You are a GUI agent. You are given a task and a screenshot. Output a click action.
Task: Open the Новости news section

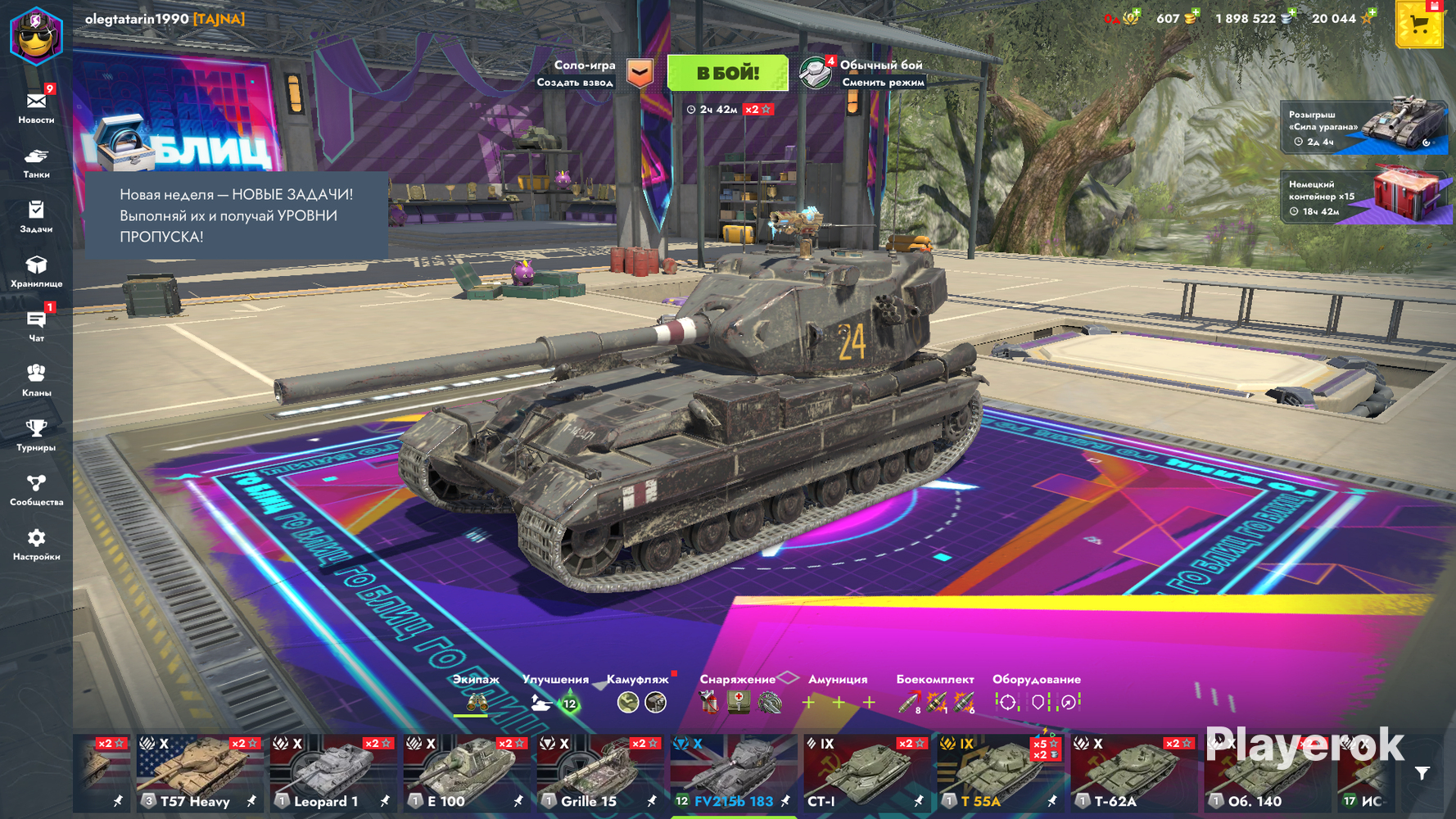36,107
